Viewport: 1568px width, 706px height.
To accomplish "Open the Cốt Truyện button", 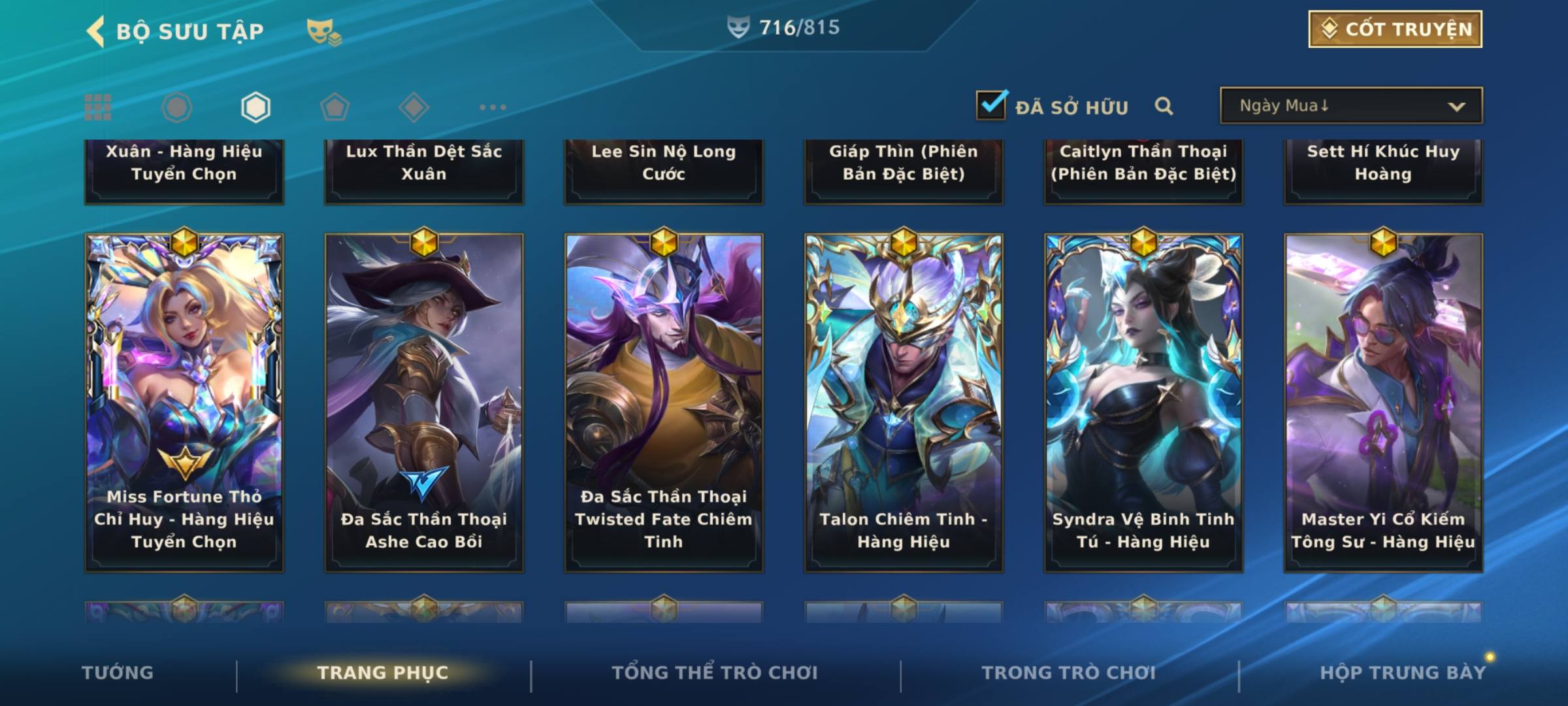I will (x=1395, y=29).
